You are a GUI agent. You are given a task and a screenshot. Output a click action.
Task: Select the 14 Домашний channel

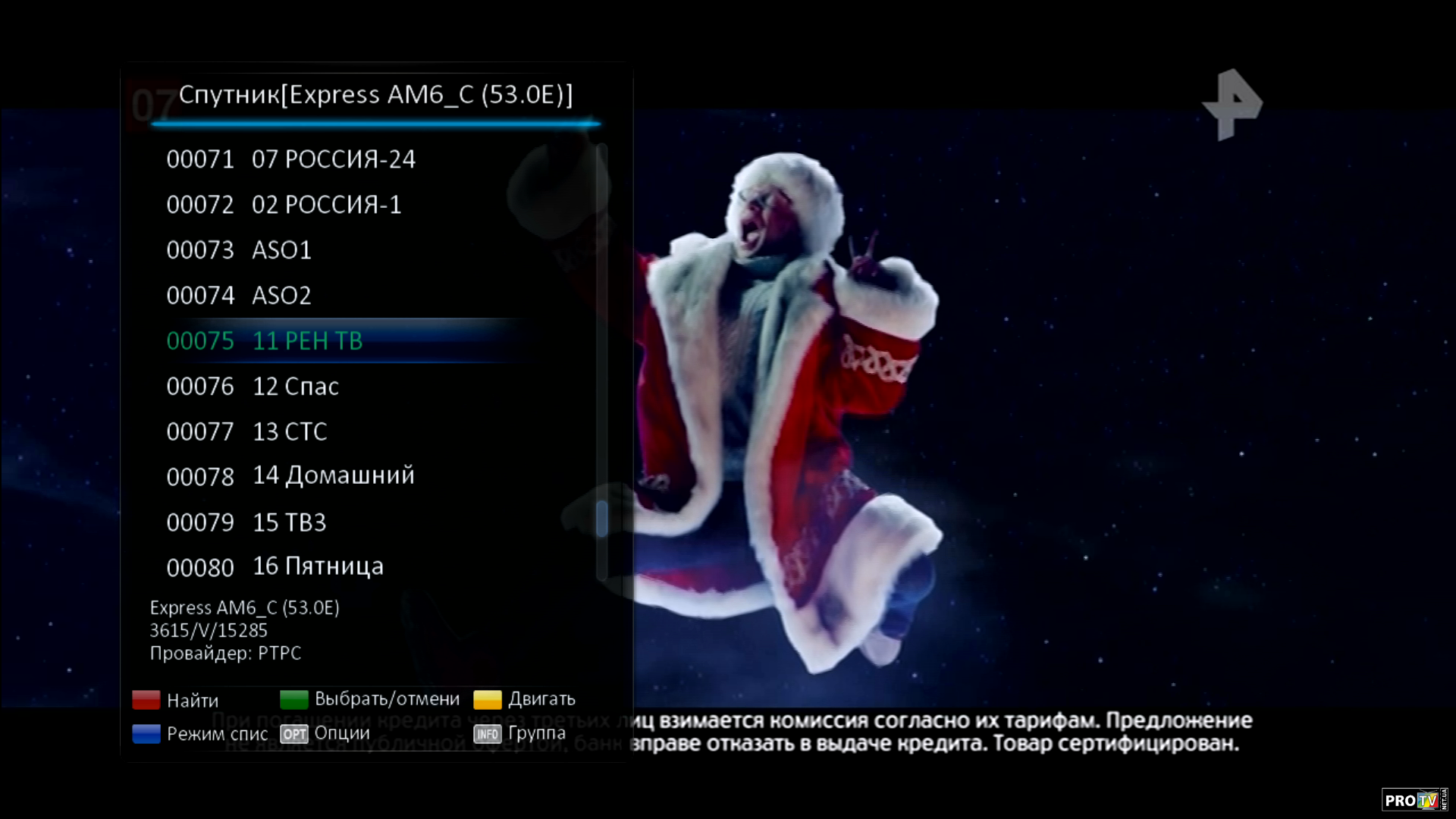333,476
